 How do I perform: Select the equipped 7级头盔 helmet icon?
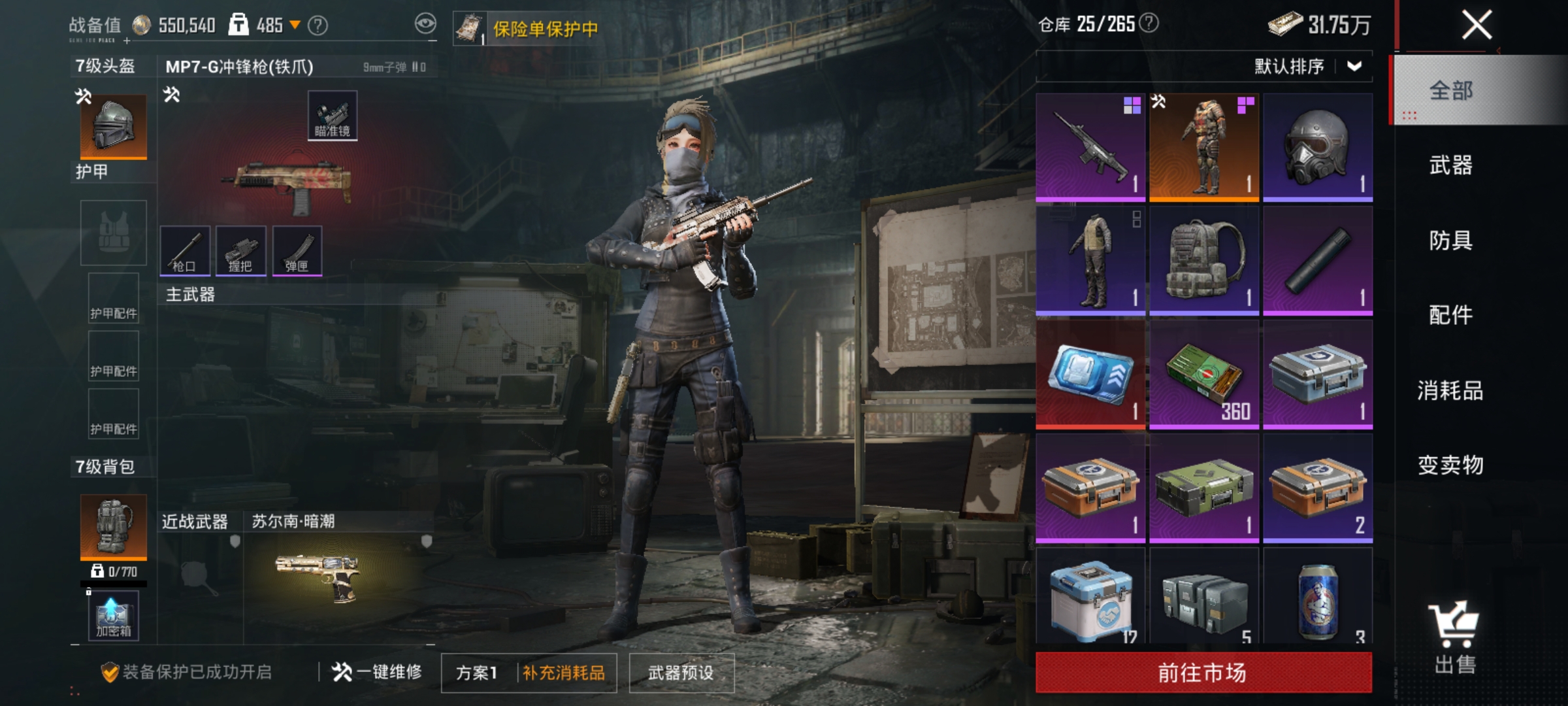click(x=112, y=126)
